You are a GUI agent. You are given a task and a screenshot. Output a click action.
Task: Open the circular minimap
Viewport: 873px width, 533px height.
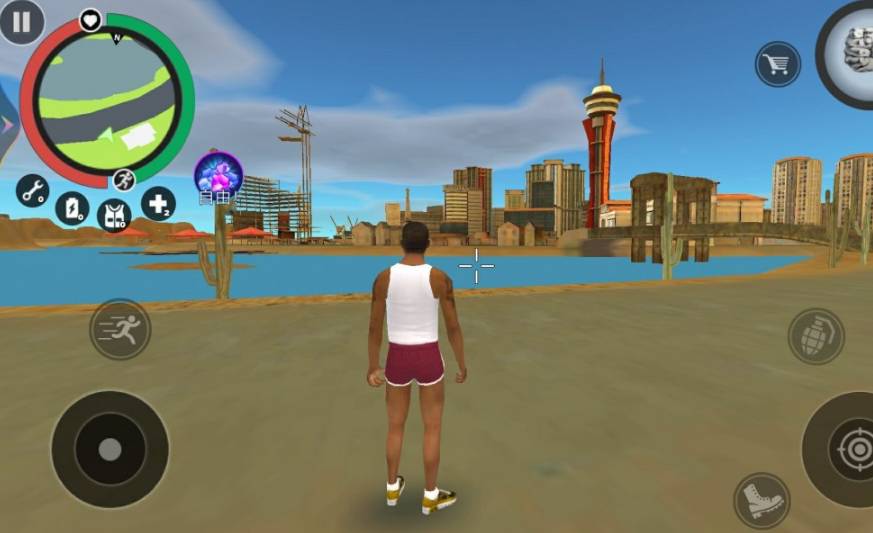click(106, 101)
